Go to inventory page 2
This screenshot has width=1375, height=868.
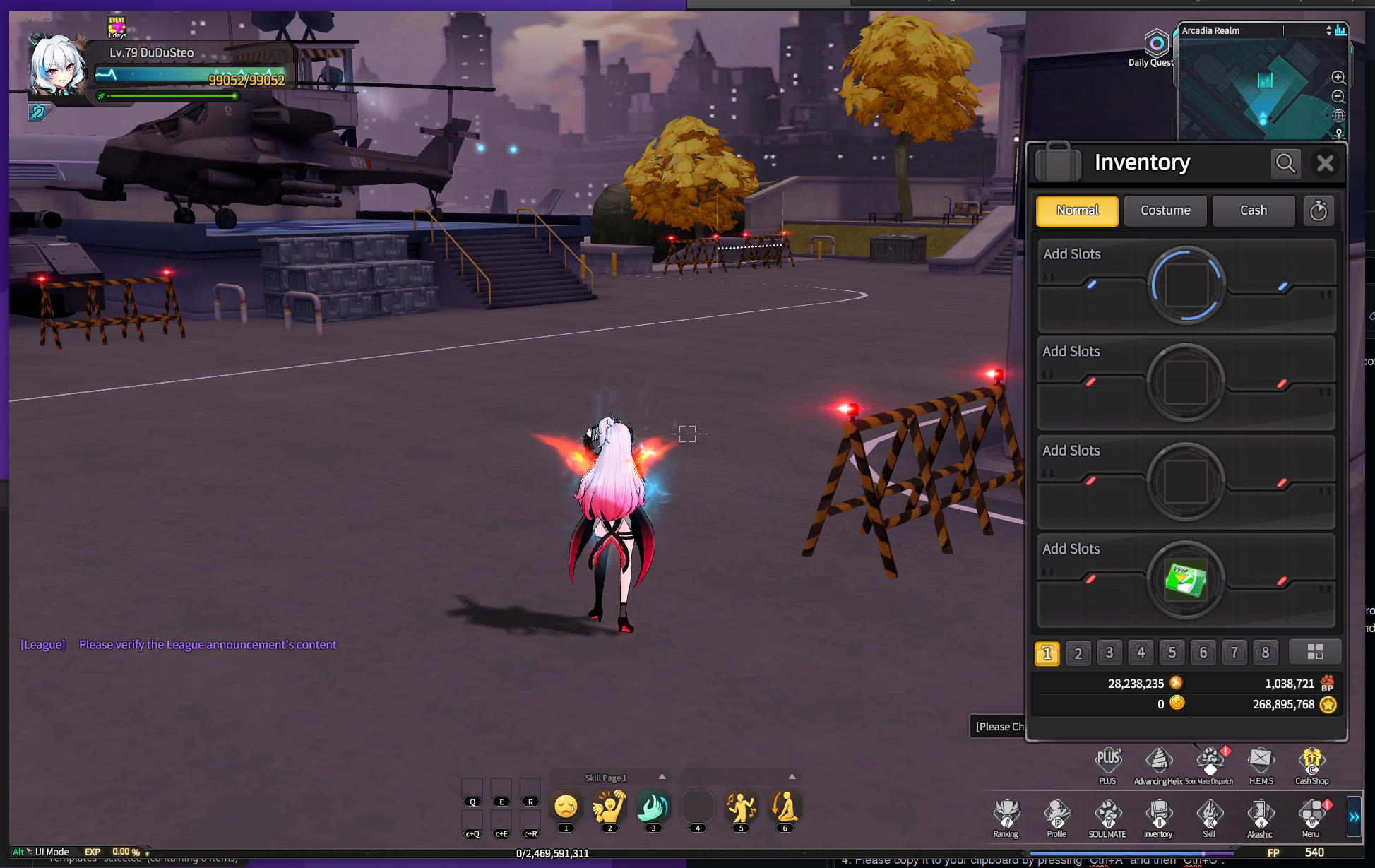click(x=1078, y=653)
